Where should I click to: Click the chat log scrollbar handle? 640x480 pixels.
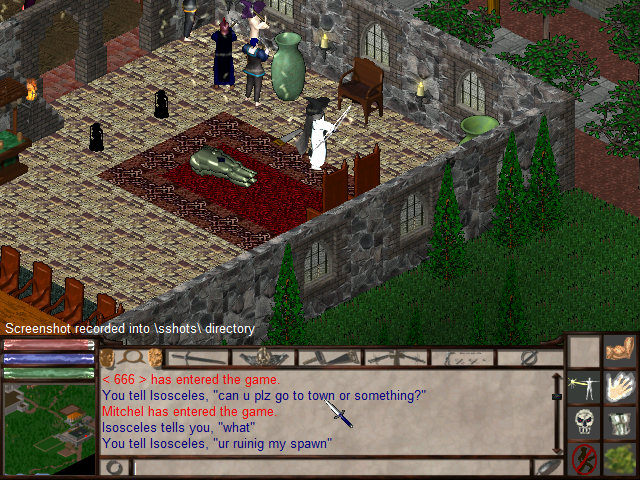click(557, 396)
